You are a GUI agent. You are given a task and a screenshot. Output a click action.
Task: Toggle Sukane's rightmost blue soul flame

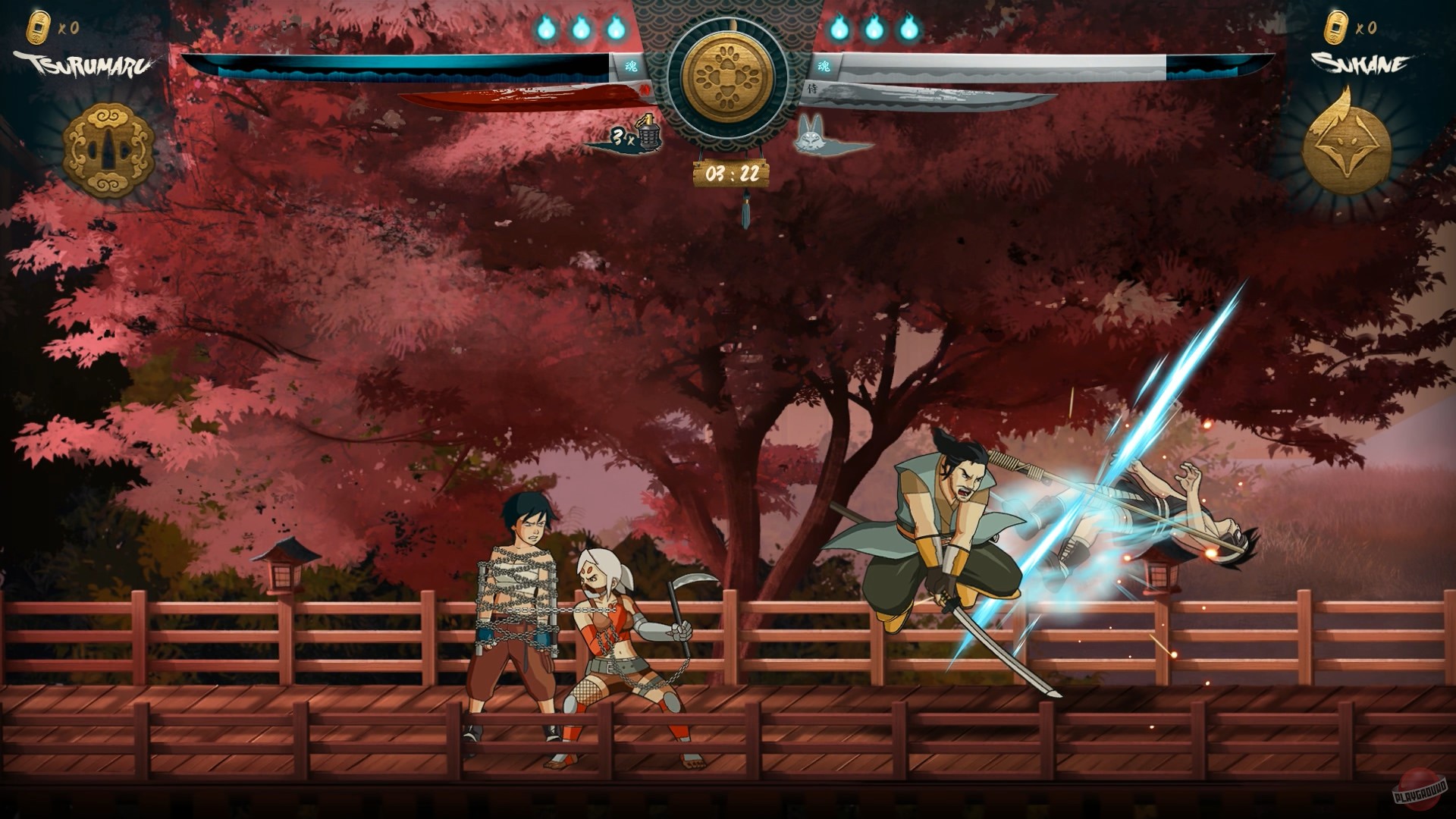pyautogui.click(x=909, y=30)
